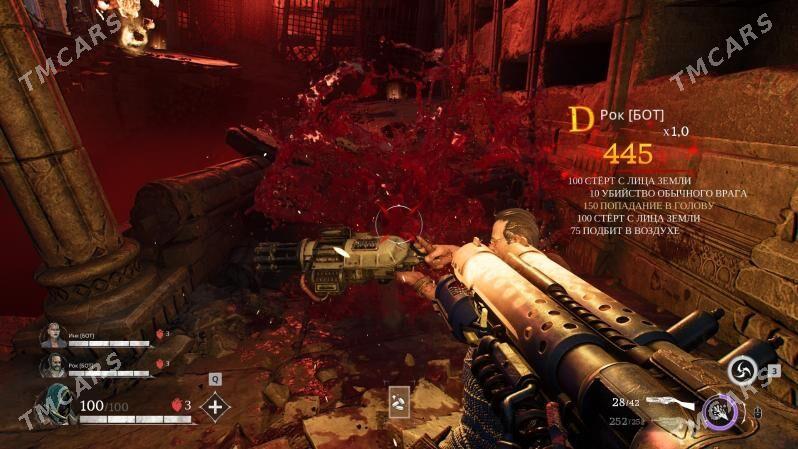
Task: Select the equipped shotgun weapon icon
Action: (668, 402)
